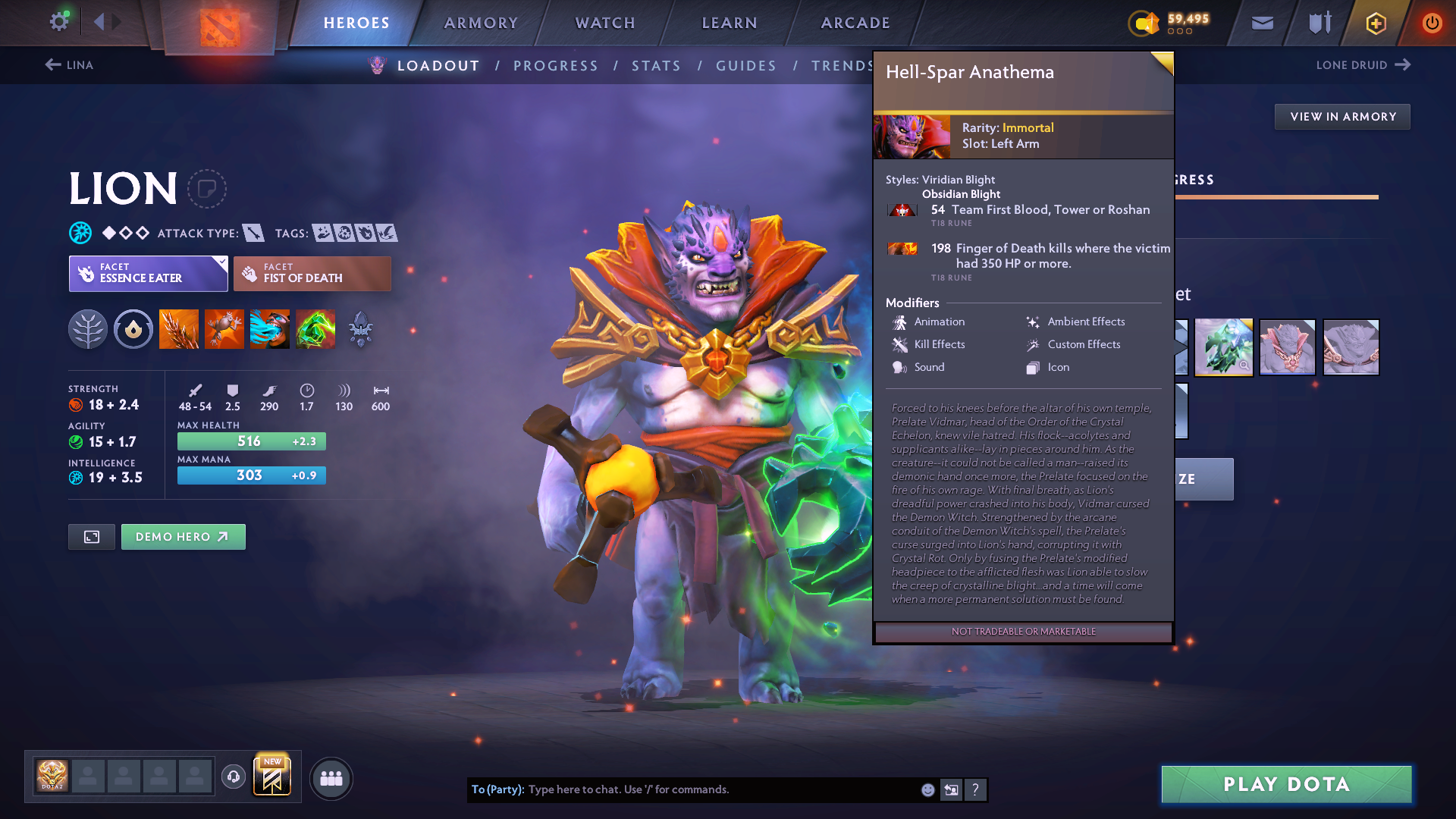Image resolution: width=1456 pixels, height=819 pixels.
Task: Click the Play Dota button
Action: (1286, 784)
